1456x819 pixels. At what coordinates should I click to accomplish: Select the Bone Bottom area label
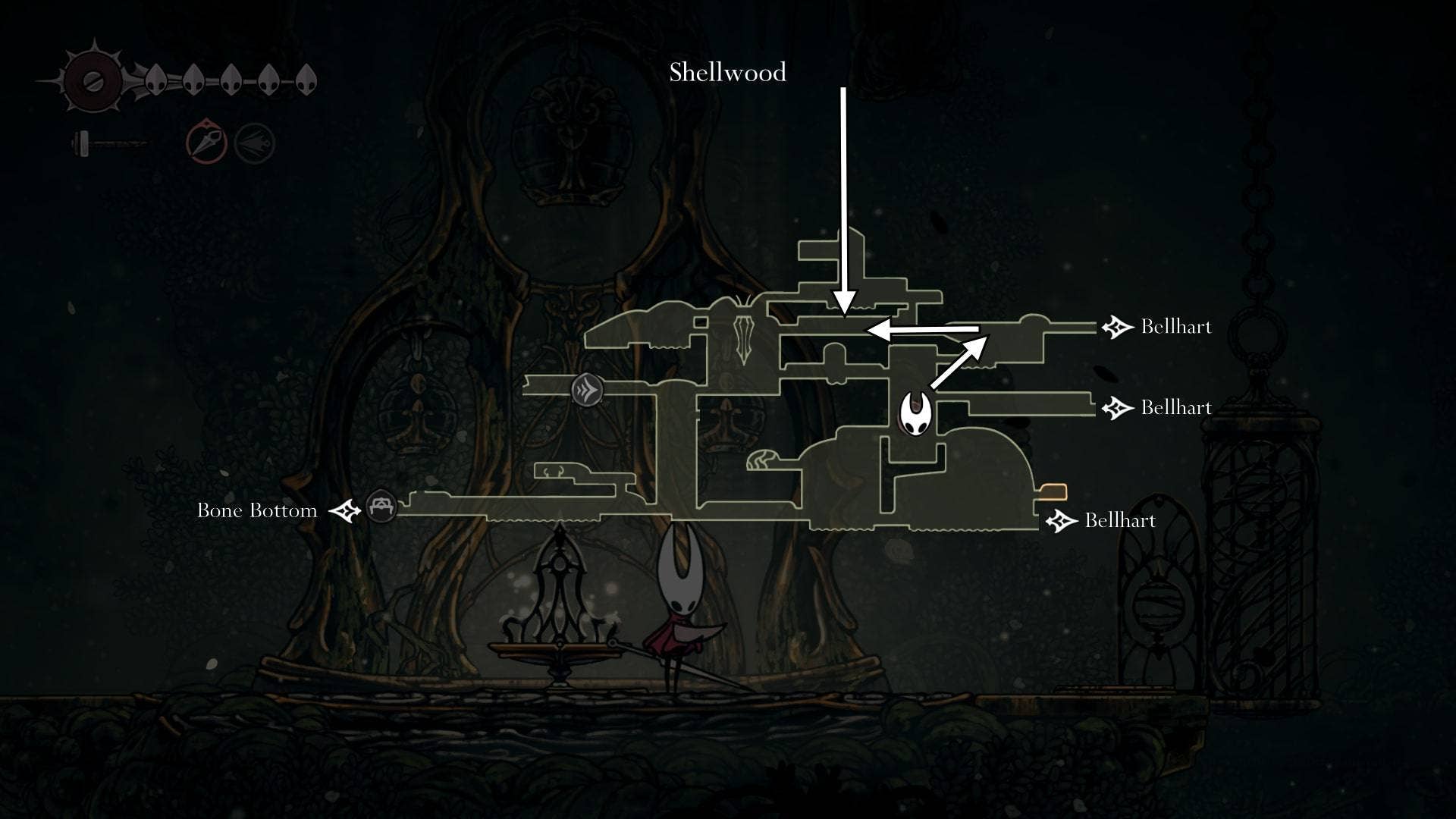(257, 510)
